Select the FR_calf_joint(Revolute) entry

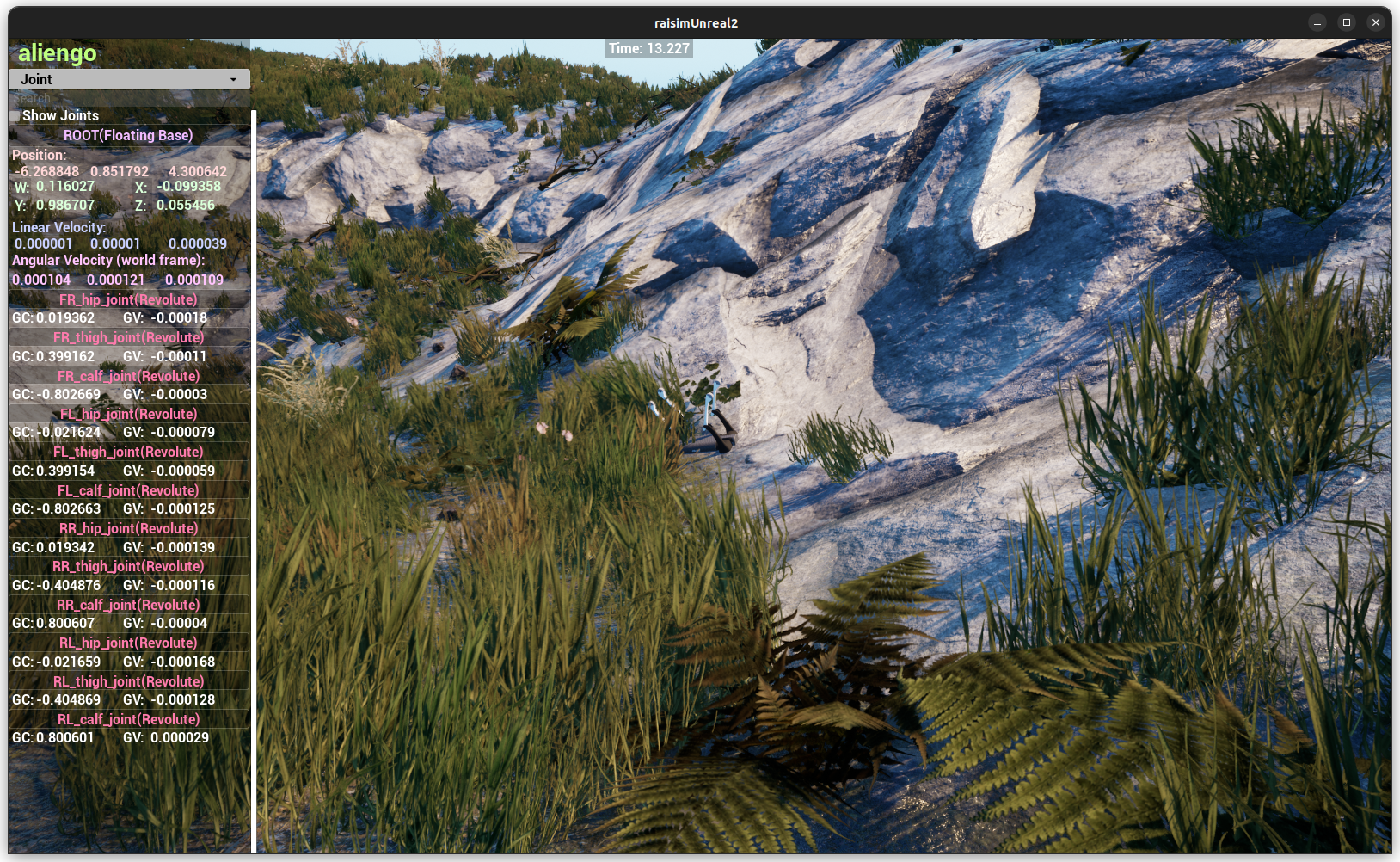127,376
